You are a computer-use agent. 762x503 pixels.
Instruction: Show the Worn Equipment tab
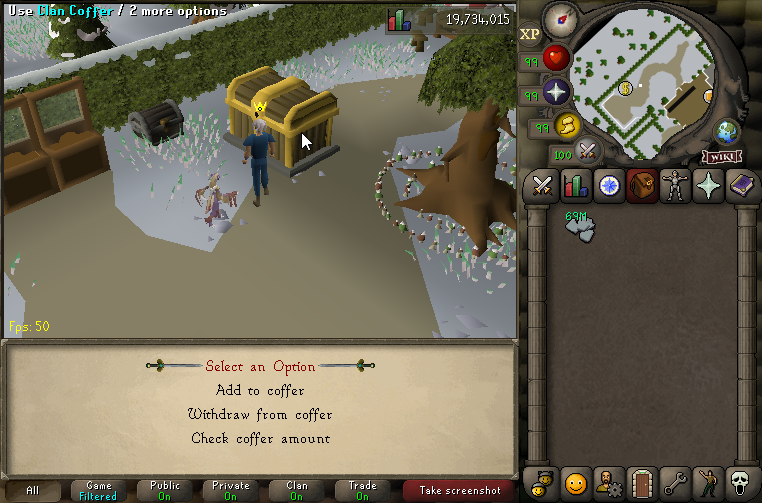(674, 186)
